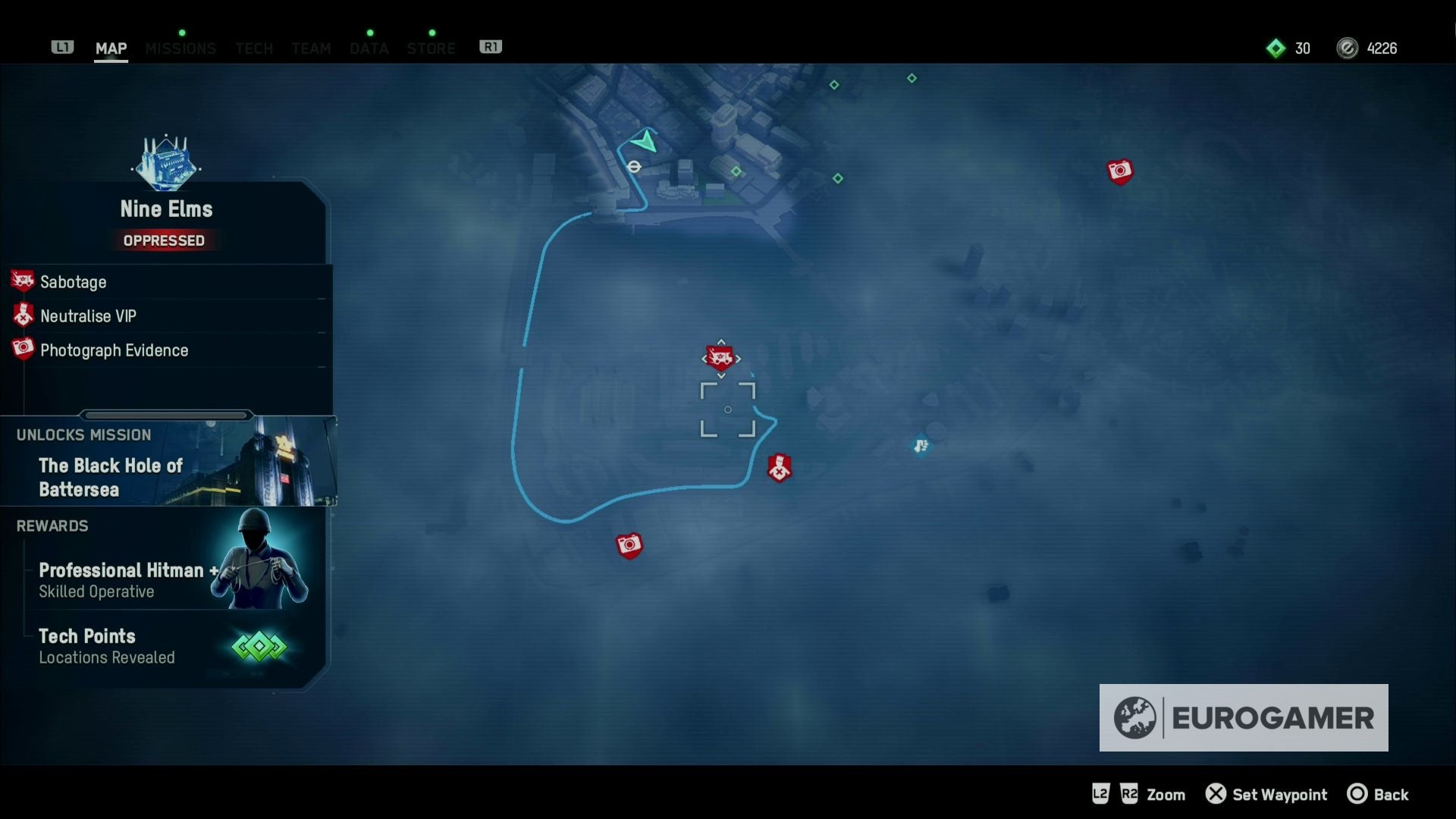Click the currency coin icon showing 4226

pos(1348,48)
